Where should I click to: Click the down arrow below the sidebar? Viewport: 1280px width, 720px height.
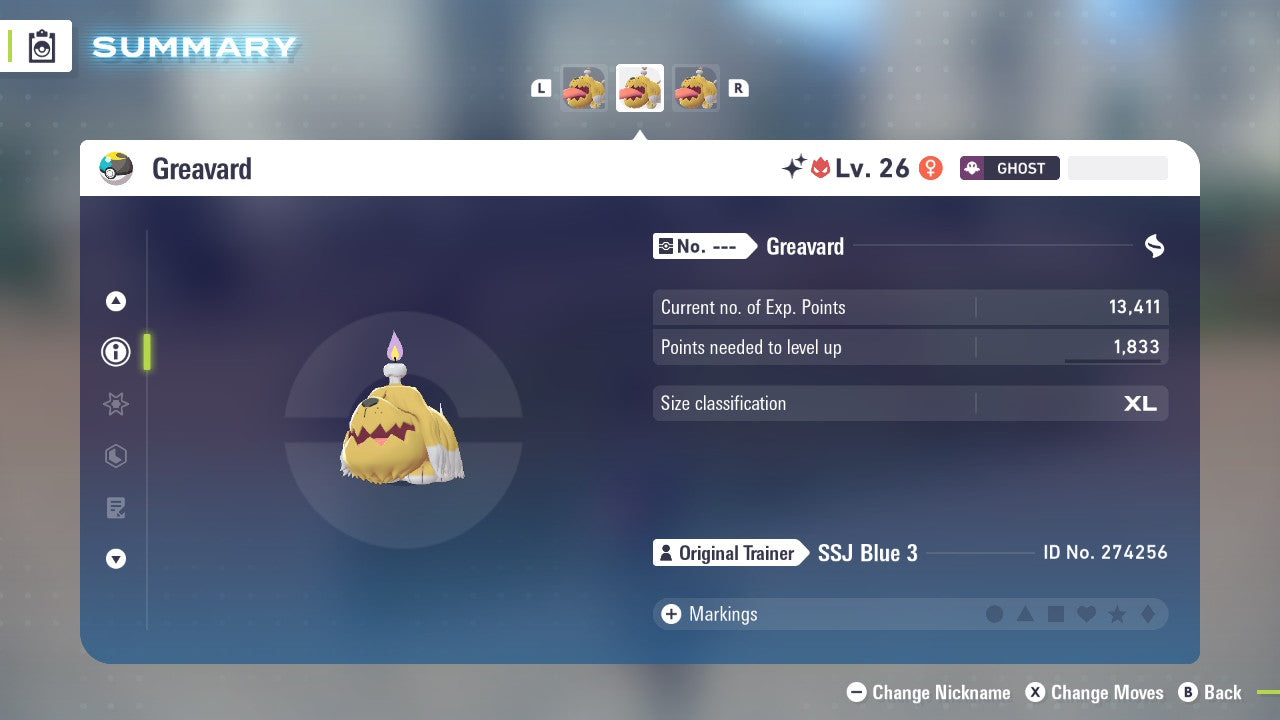[115, 559]
